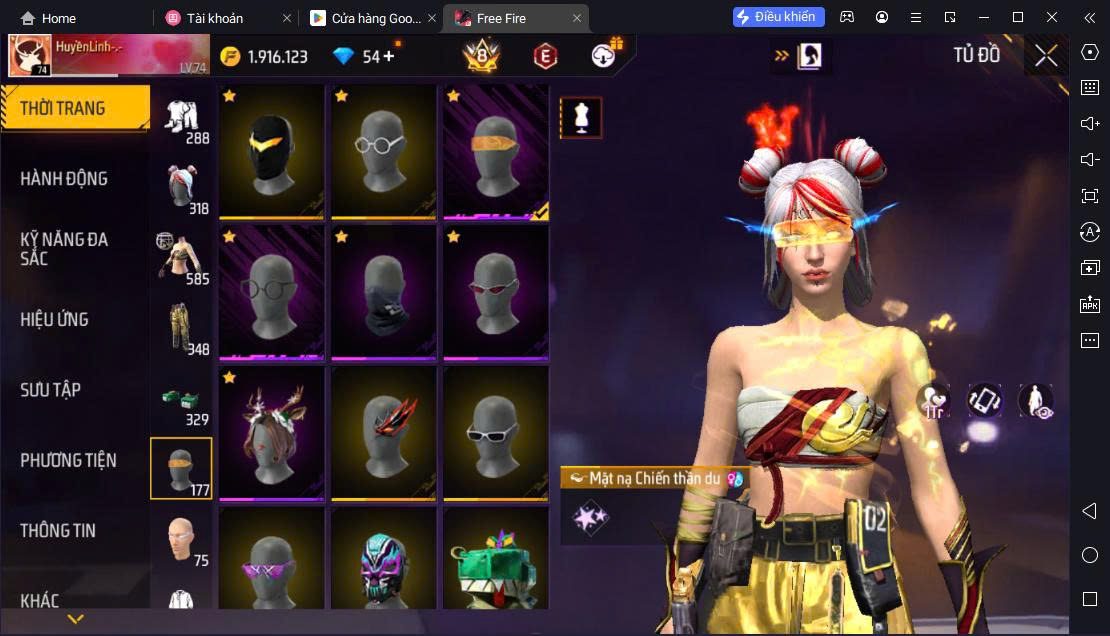Choose the round white glasses mask item
The height and width of the screenshot is (636, 1110).
[384, 151]
